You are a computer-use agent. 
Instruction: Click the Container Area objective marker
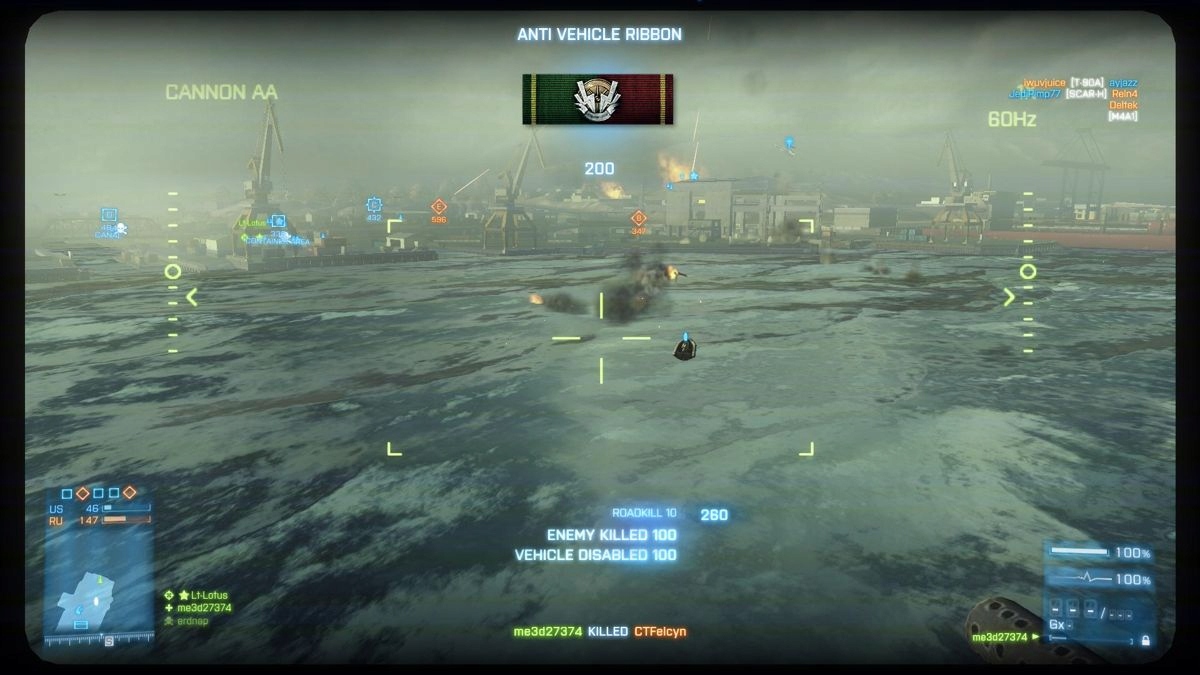(278, 222)
